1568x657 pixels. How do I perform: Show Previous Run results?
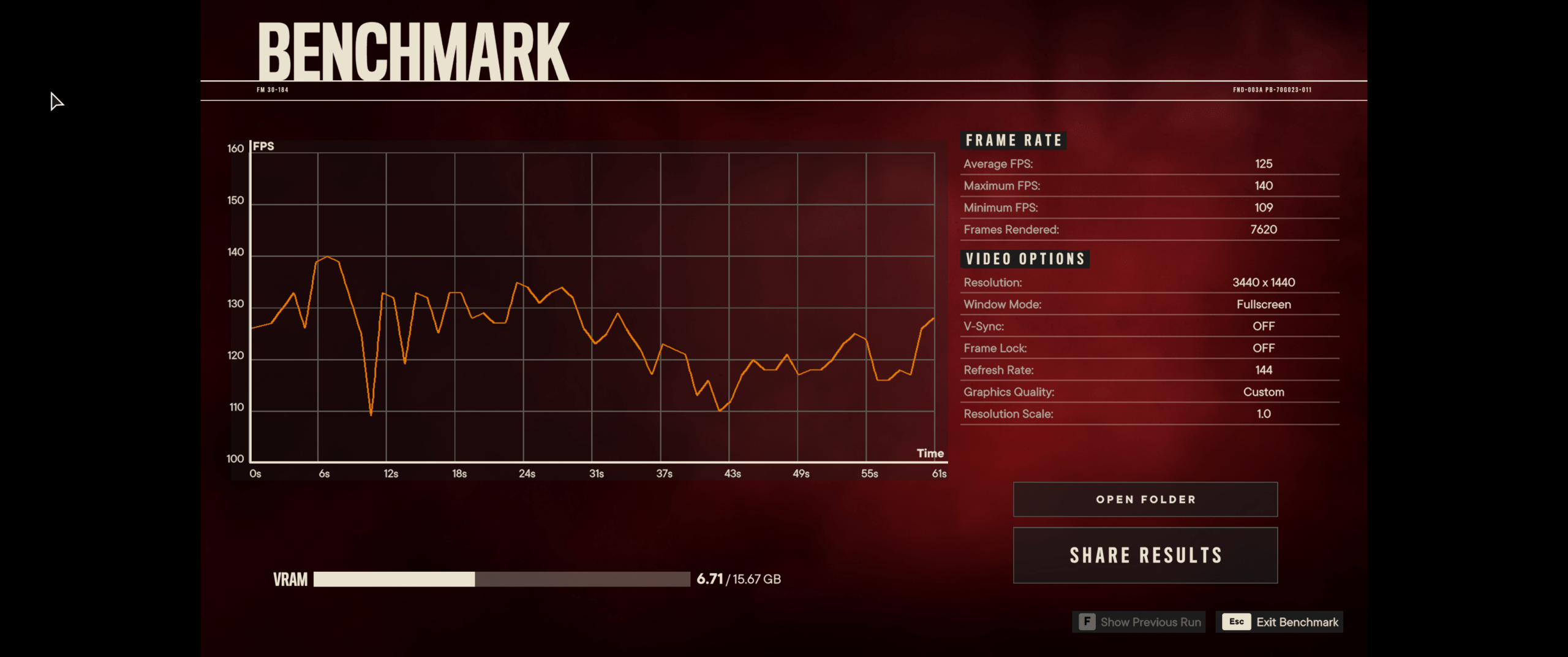pyautogui.click(x=1139, y=622)
